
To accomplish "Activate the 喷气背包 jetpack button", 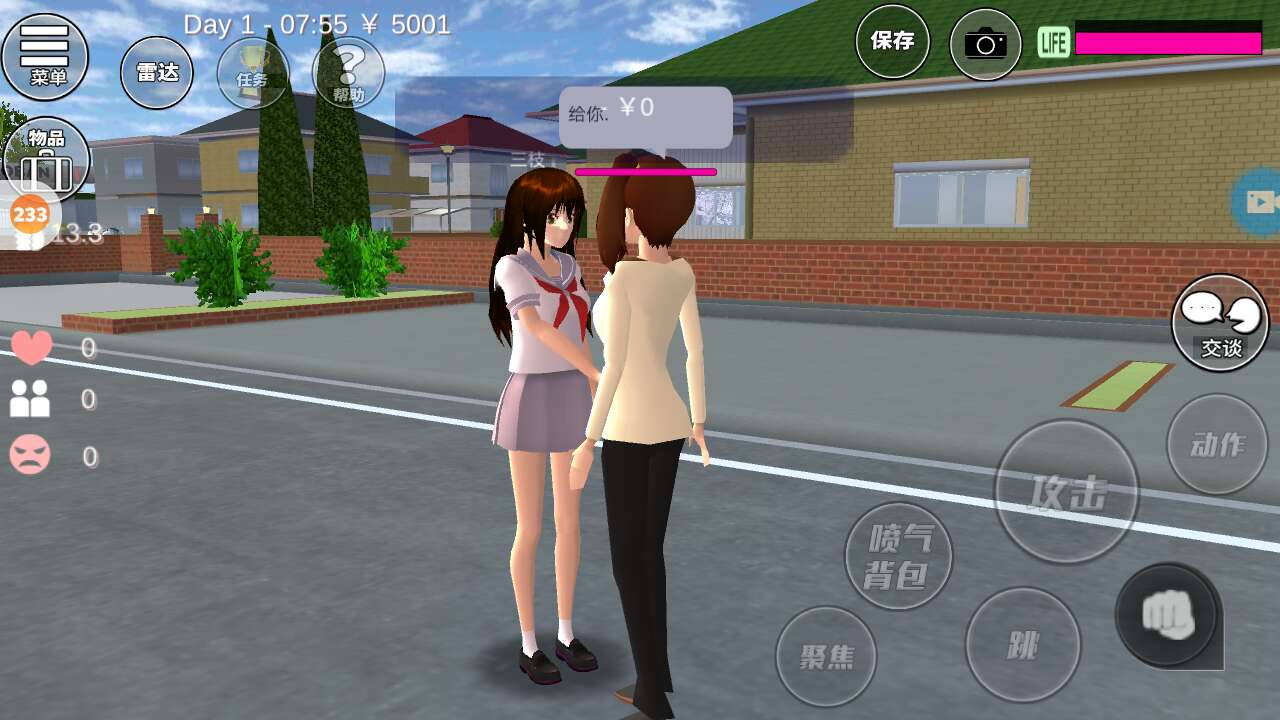I will (x=898, y=556).
